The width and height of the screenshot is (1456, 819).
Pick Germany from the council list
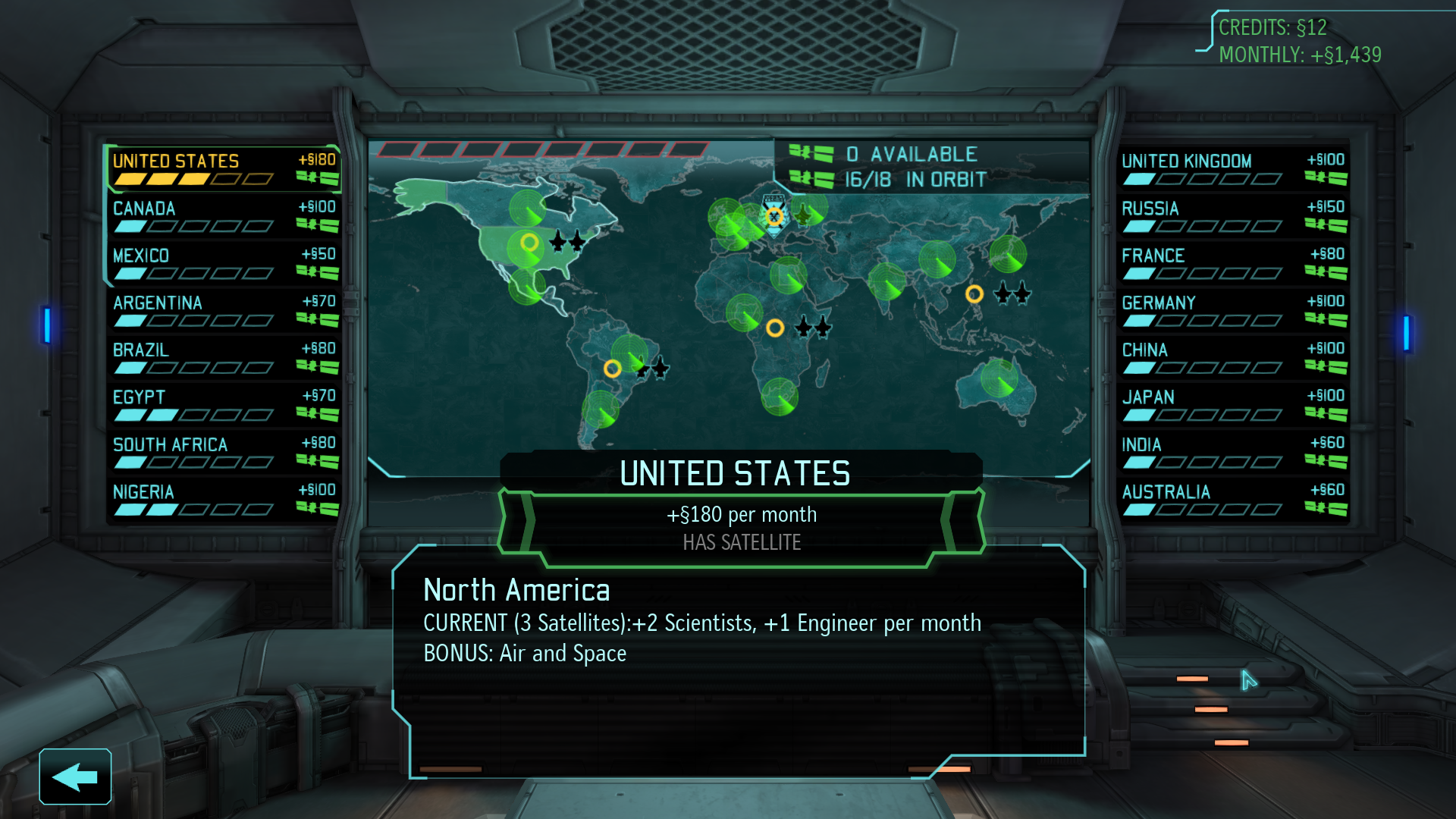pyautogui.click(x=1232, y=311)
